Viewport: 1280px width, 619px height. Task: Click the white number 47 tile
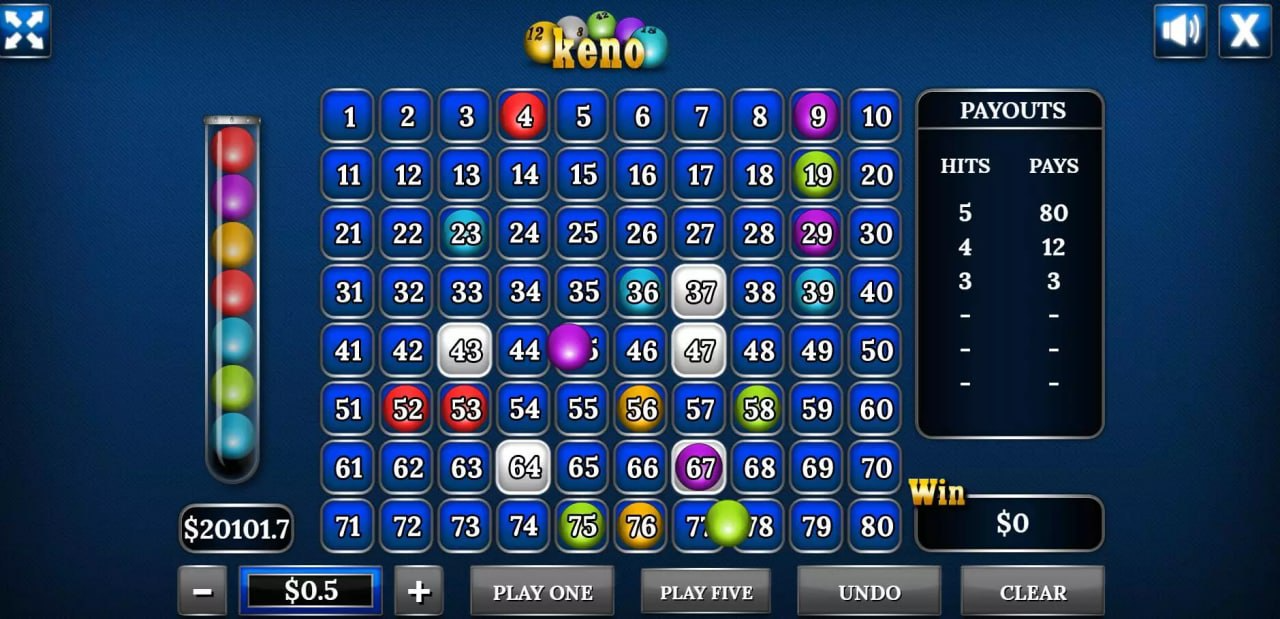click(700, 351)
